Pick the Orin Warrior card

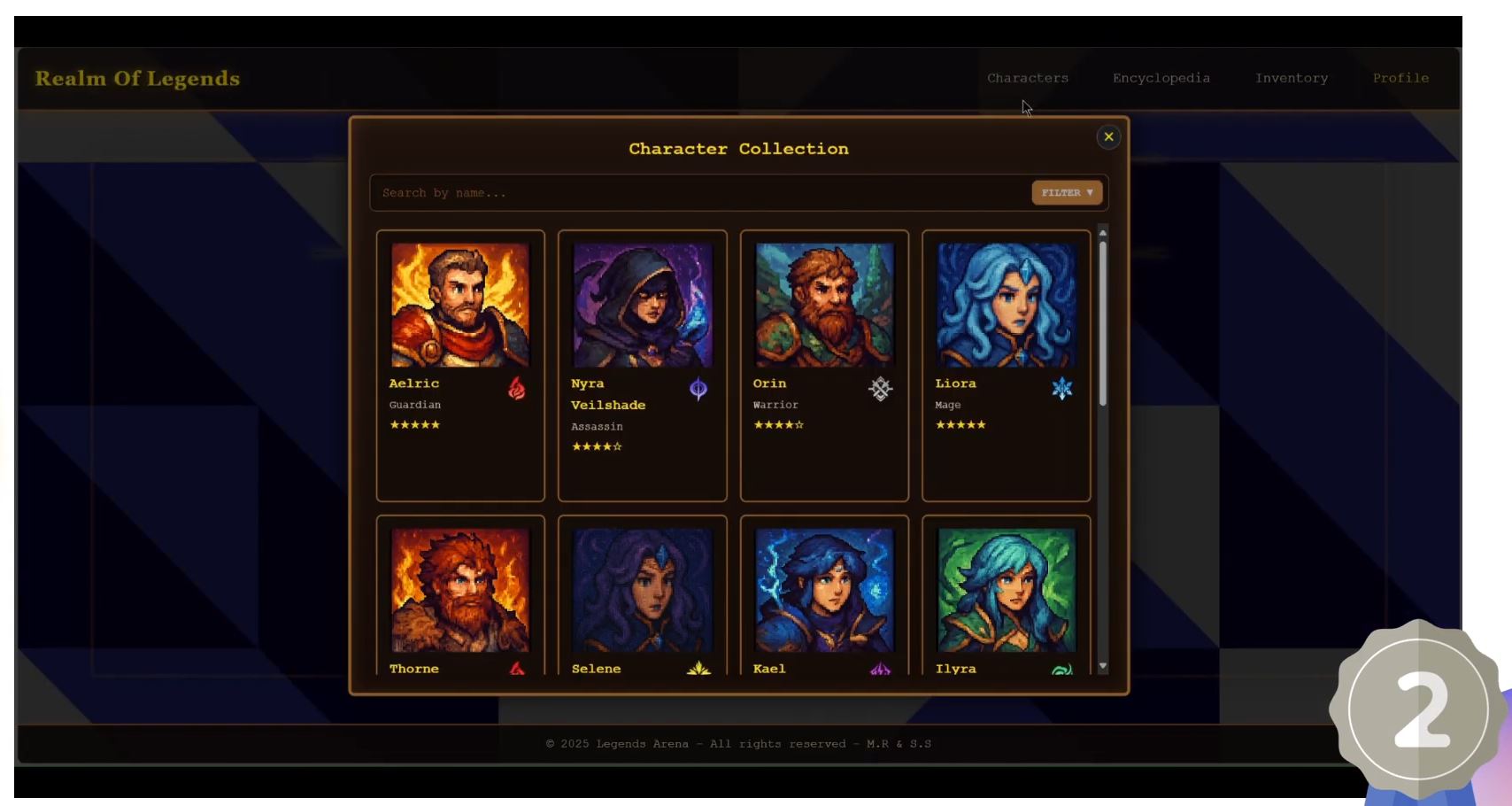824,365
